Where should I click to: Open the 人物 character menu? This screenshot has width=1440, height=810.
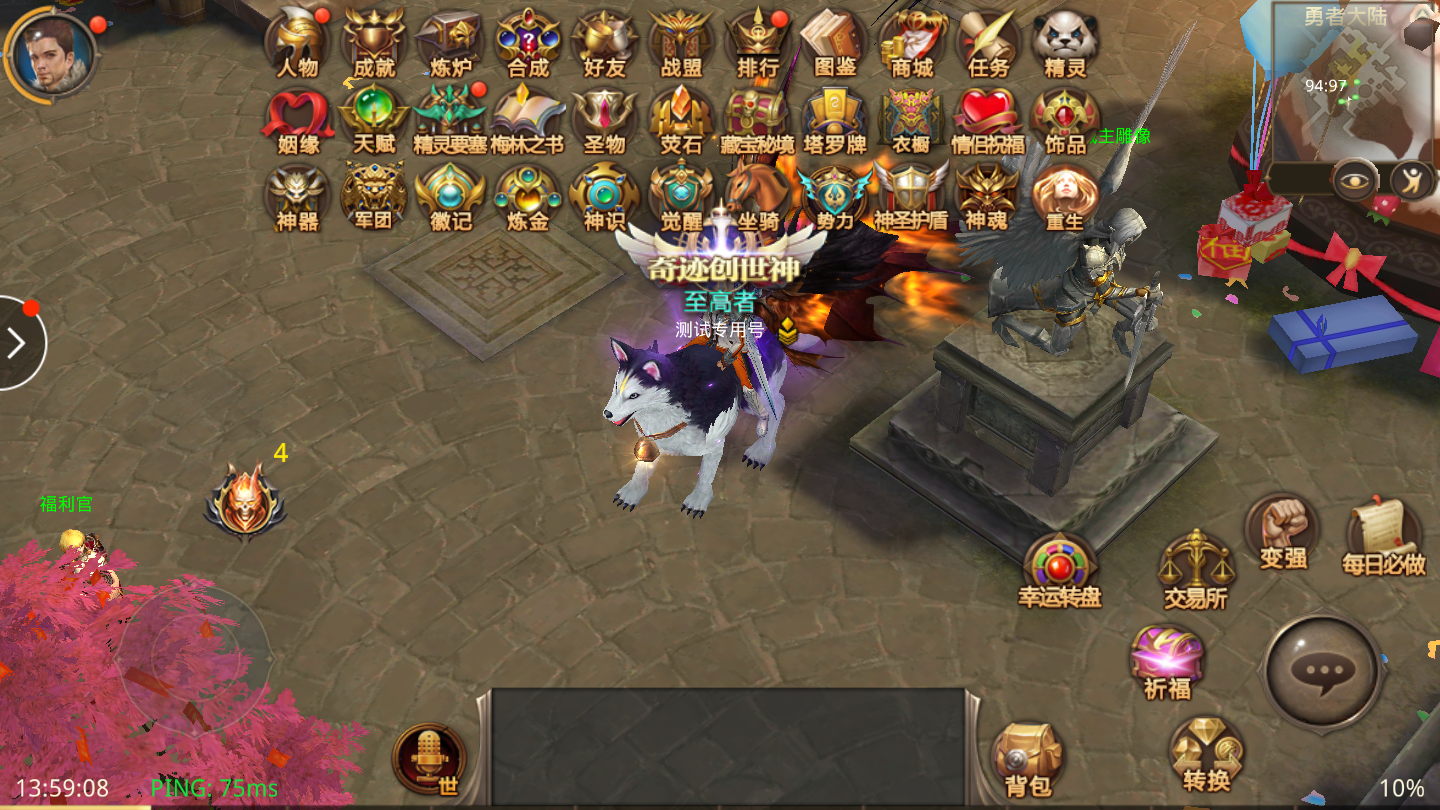coord(297,42)
